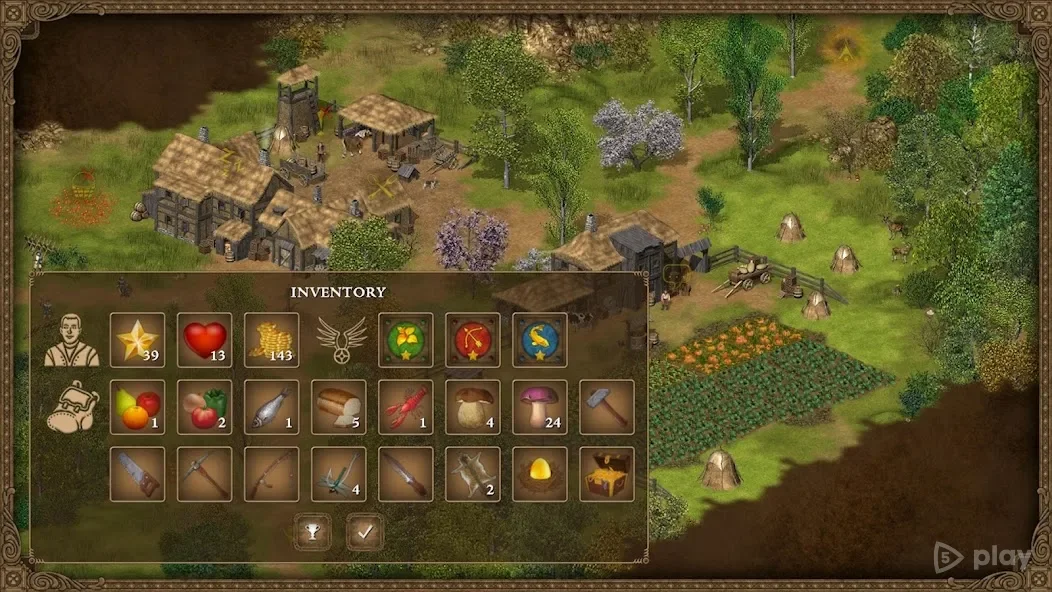
Task: Click the green herb gathering skill badge
Action: pyautogui.click(x=405, y=340)
